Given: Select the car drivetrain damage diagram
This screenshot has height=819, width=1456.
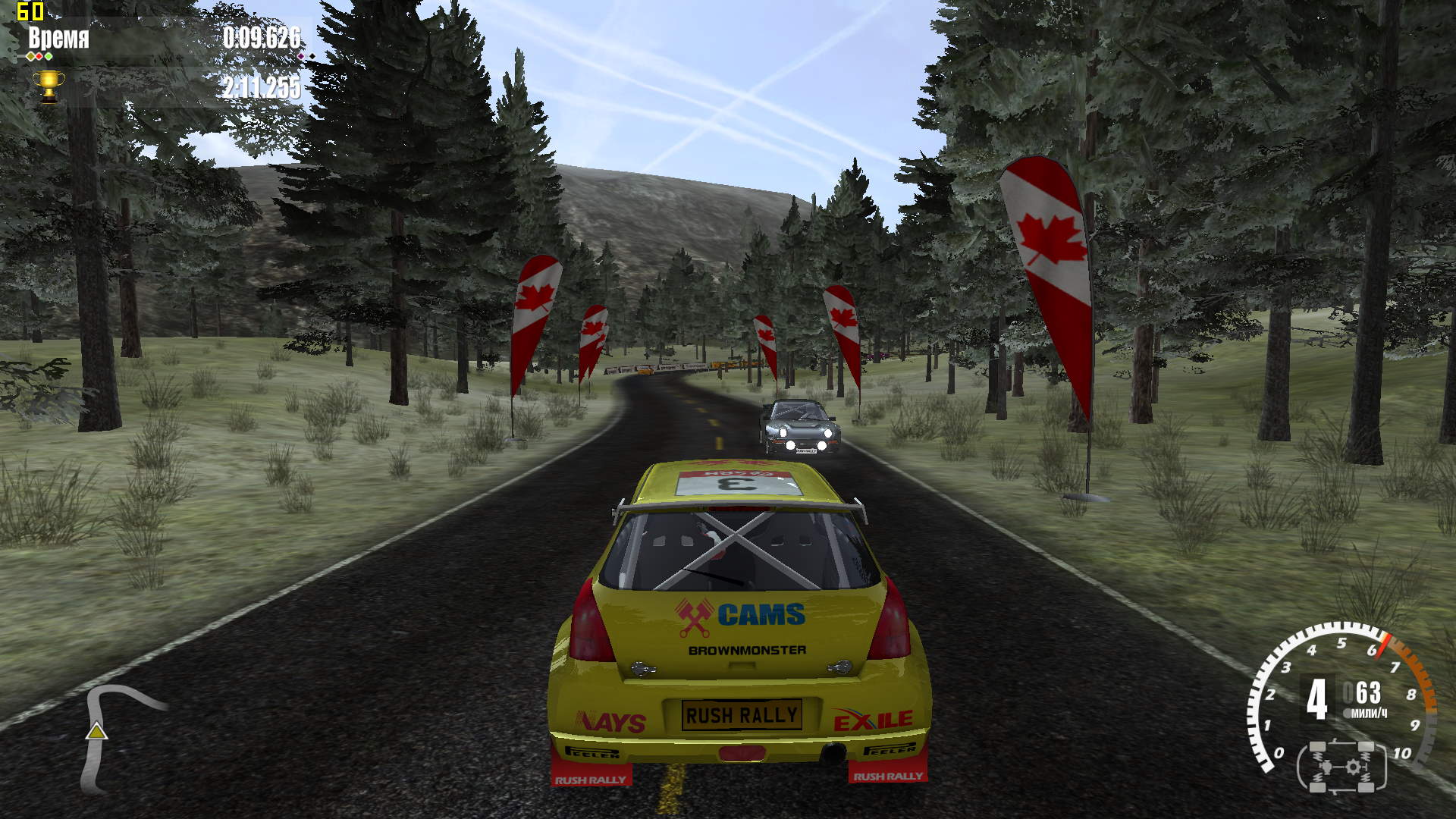Looking at the screenshot, I should pyautogui.click(x=1342, y=767).
